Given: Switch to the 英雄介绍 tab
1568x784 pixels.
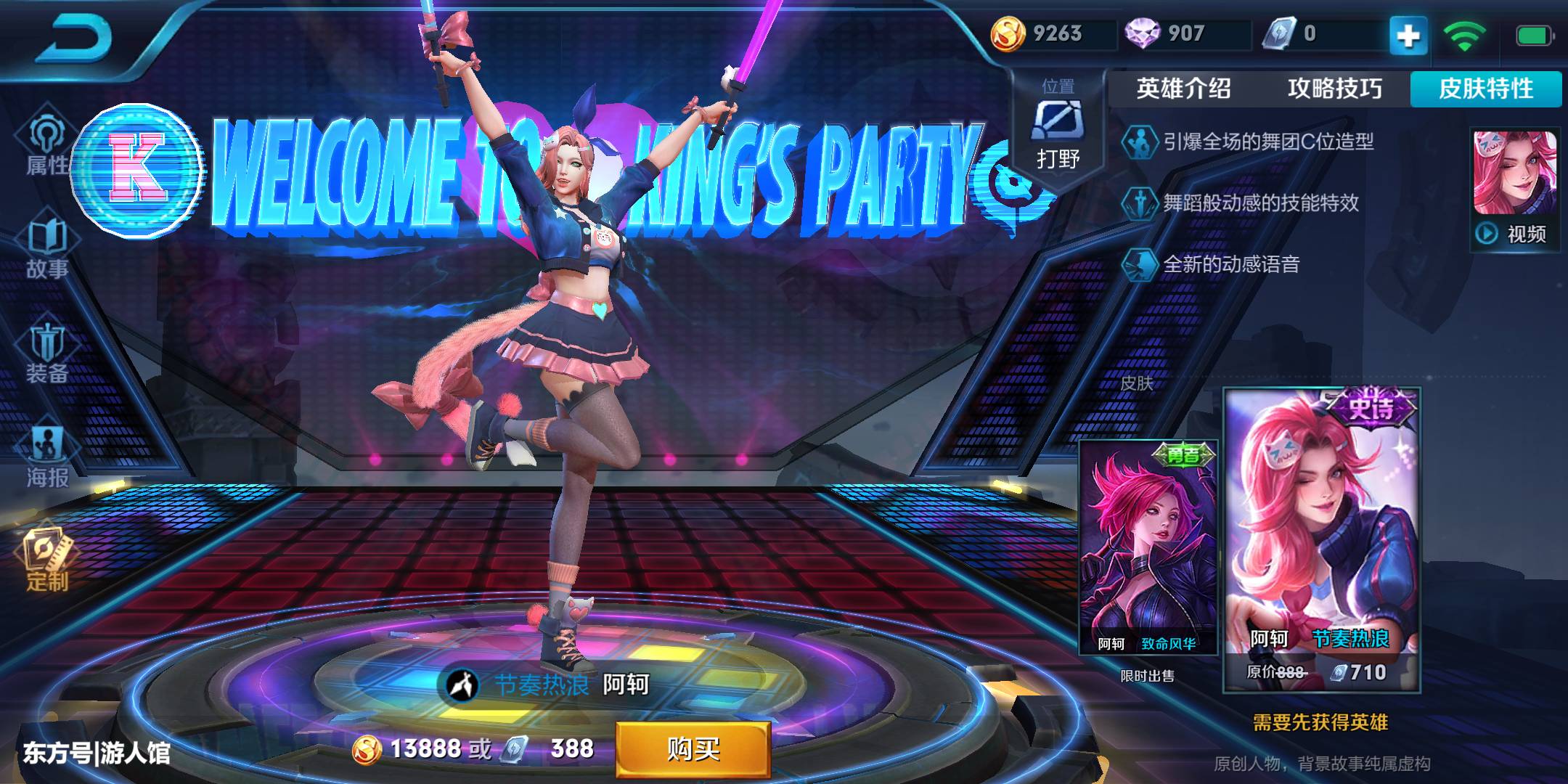Looking at the screenshot, I should [x=1183, y=89].
